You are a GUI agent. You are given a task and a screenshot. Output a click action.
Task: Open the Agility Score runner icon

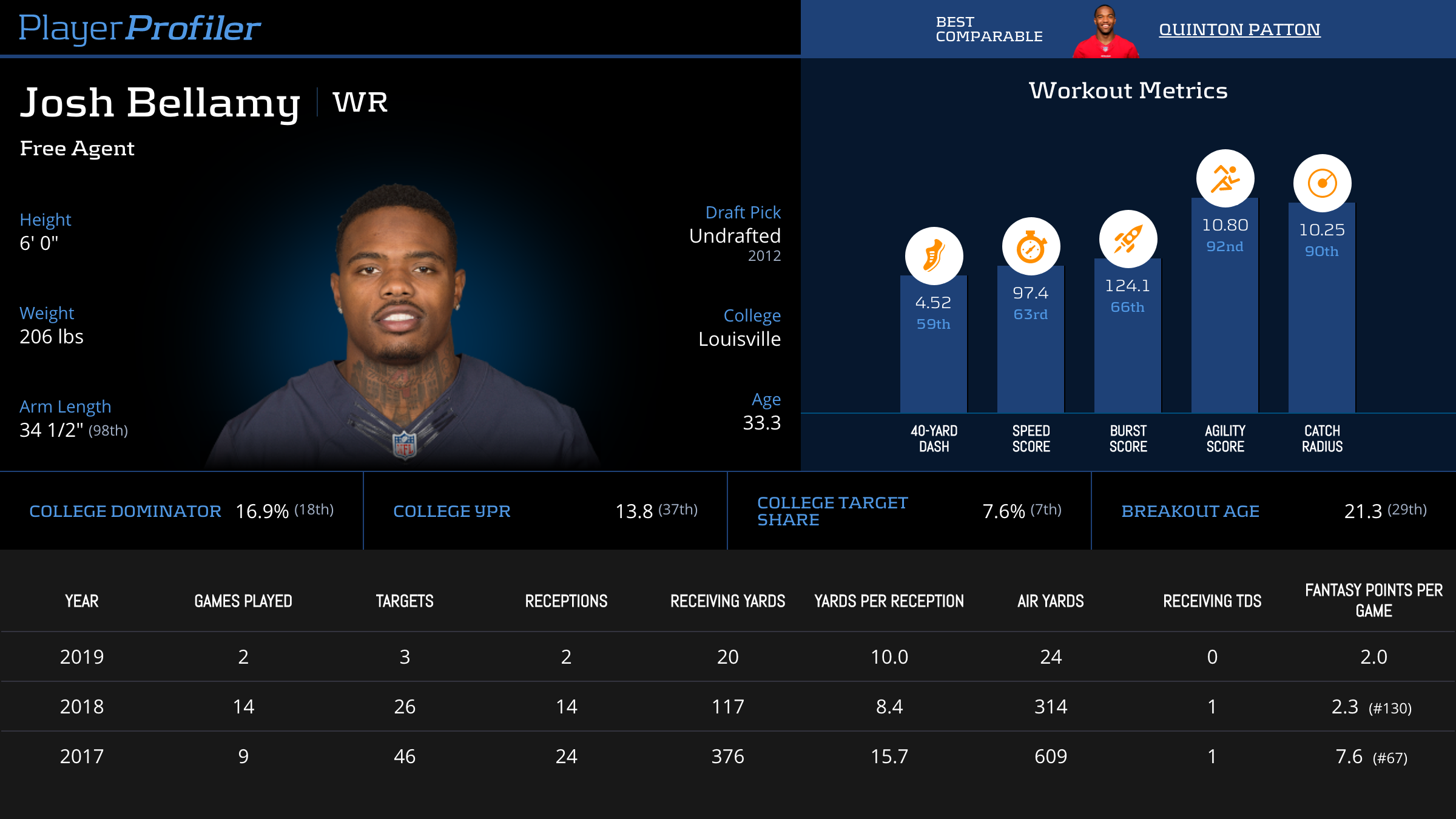pos(1225,178)
